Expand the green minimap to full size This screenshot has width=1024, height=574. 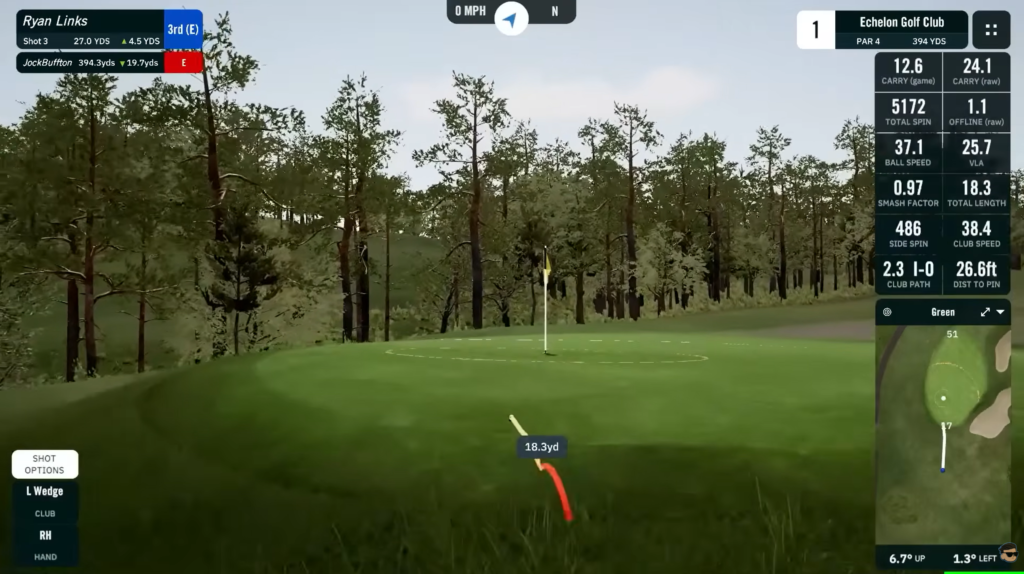click(985, 312)
